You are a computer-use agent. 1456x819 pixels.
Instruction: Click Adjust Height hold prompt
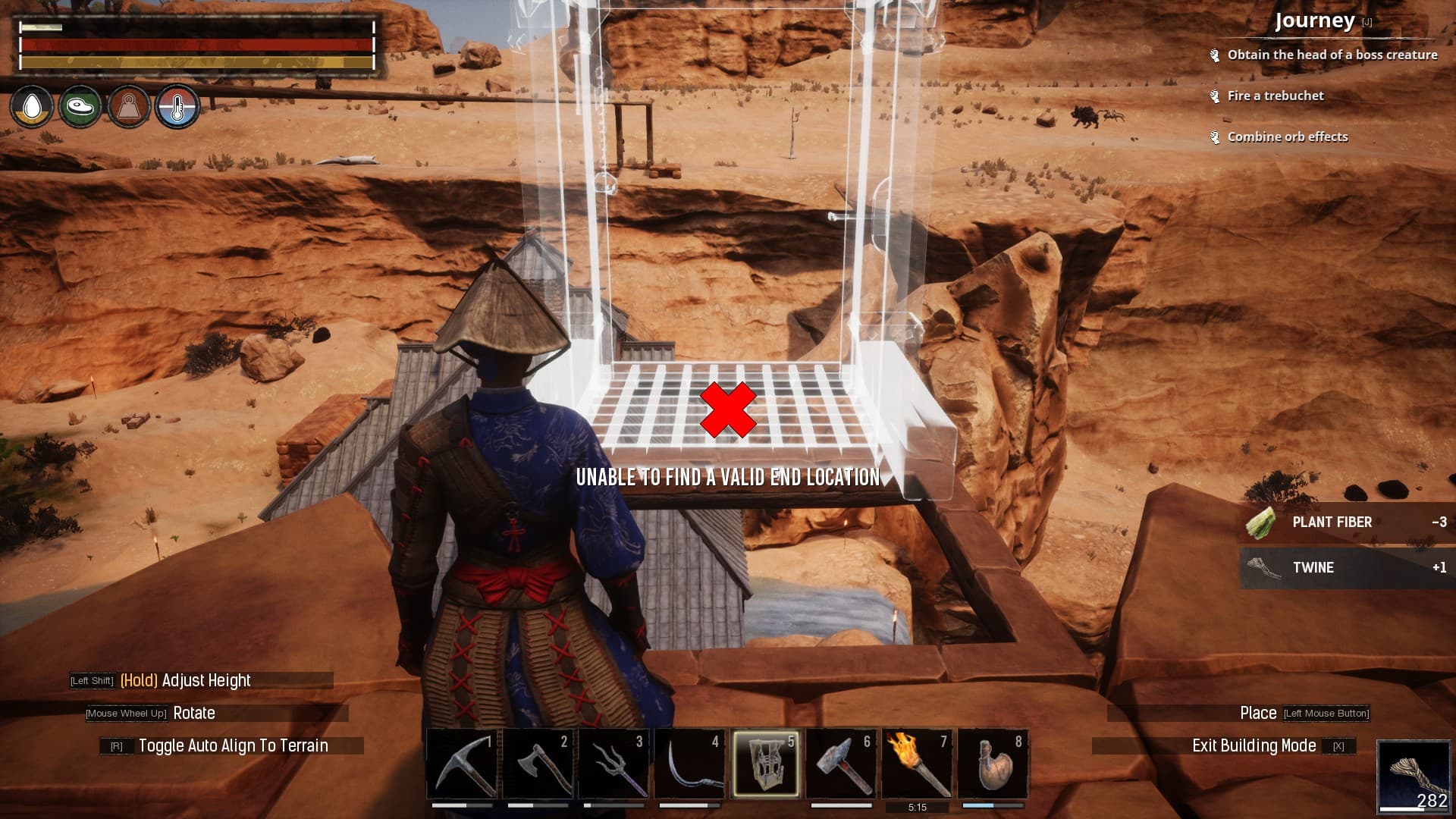(x=184, y=680)
